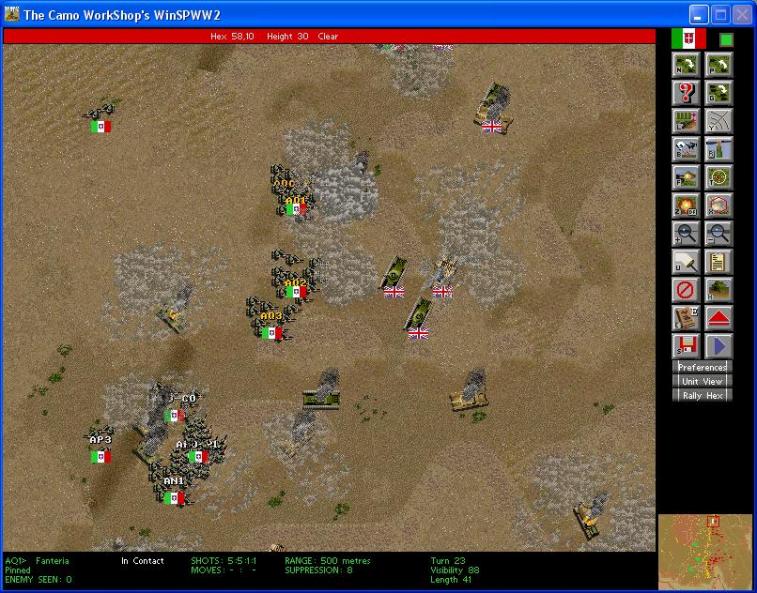Click the Unit View button
The height and width of the screenshot is (593, 757).
(703, 381)
